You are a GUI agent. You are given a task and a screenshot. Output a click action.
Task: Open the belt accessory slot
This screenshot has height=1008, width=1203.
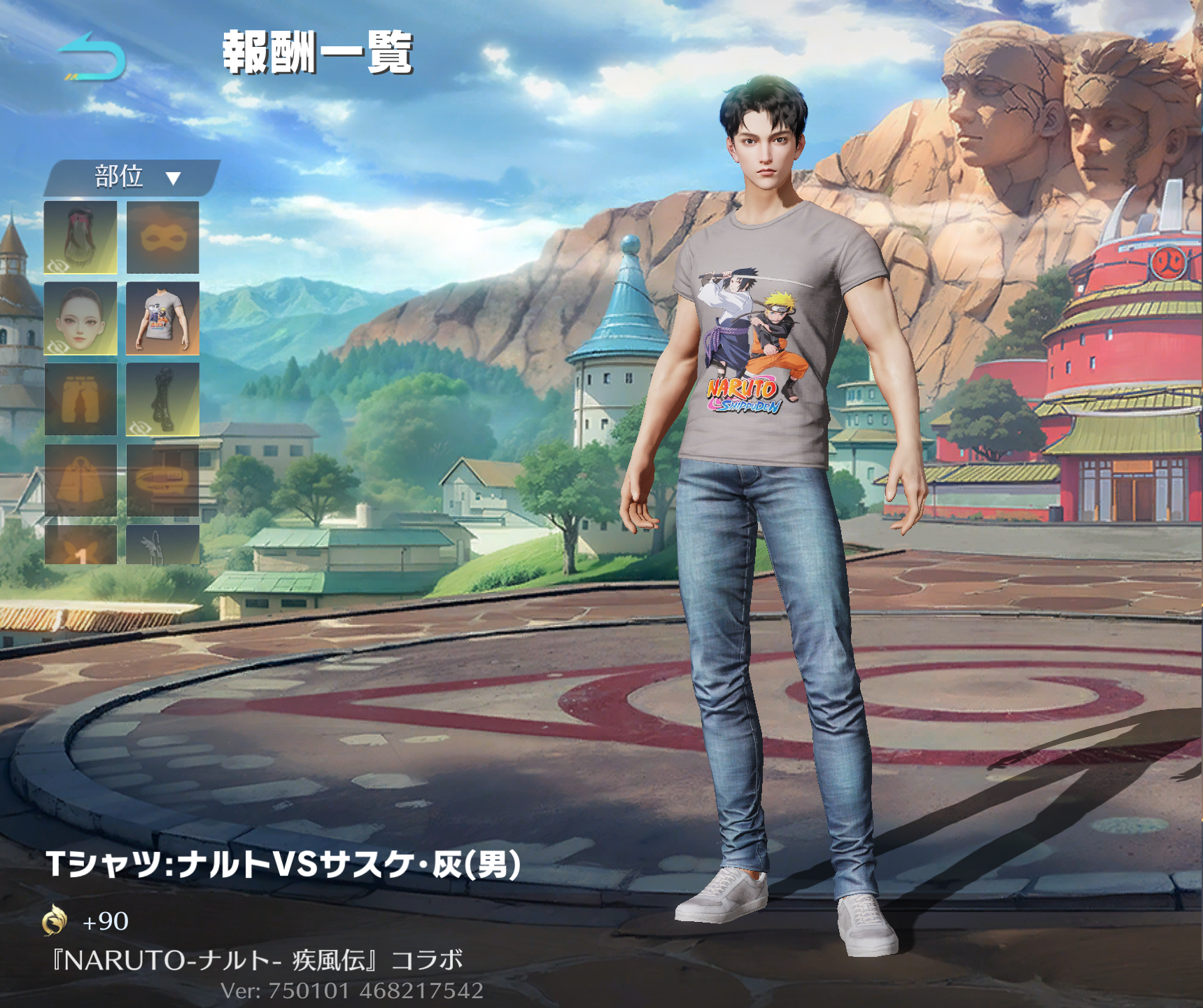[162, 480]
